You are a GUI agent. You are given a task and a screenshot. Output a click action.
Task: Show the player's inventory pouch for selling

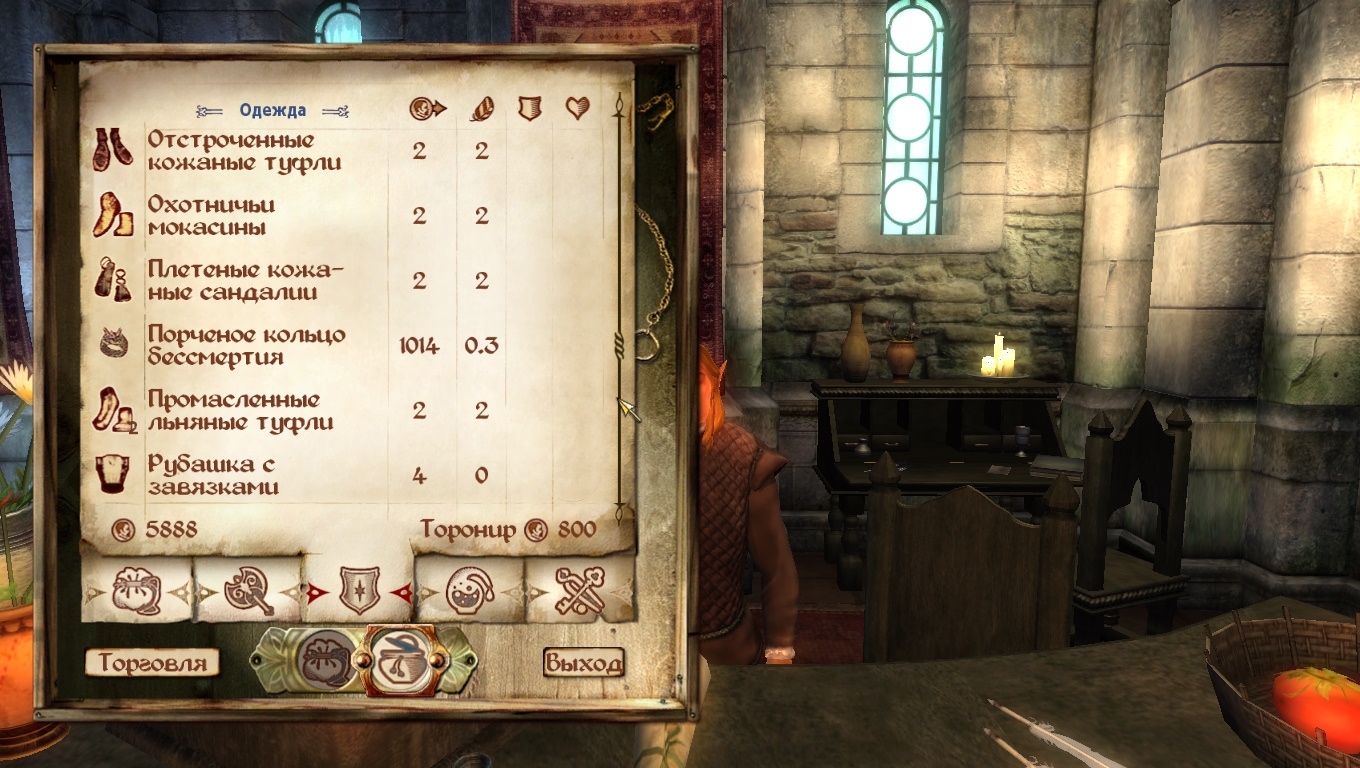(325, 660)
